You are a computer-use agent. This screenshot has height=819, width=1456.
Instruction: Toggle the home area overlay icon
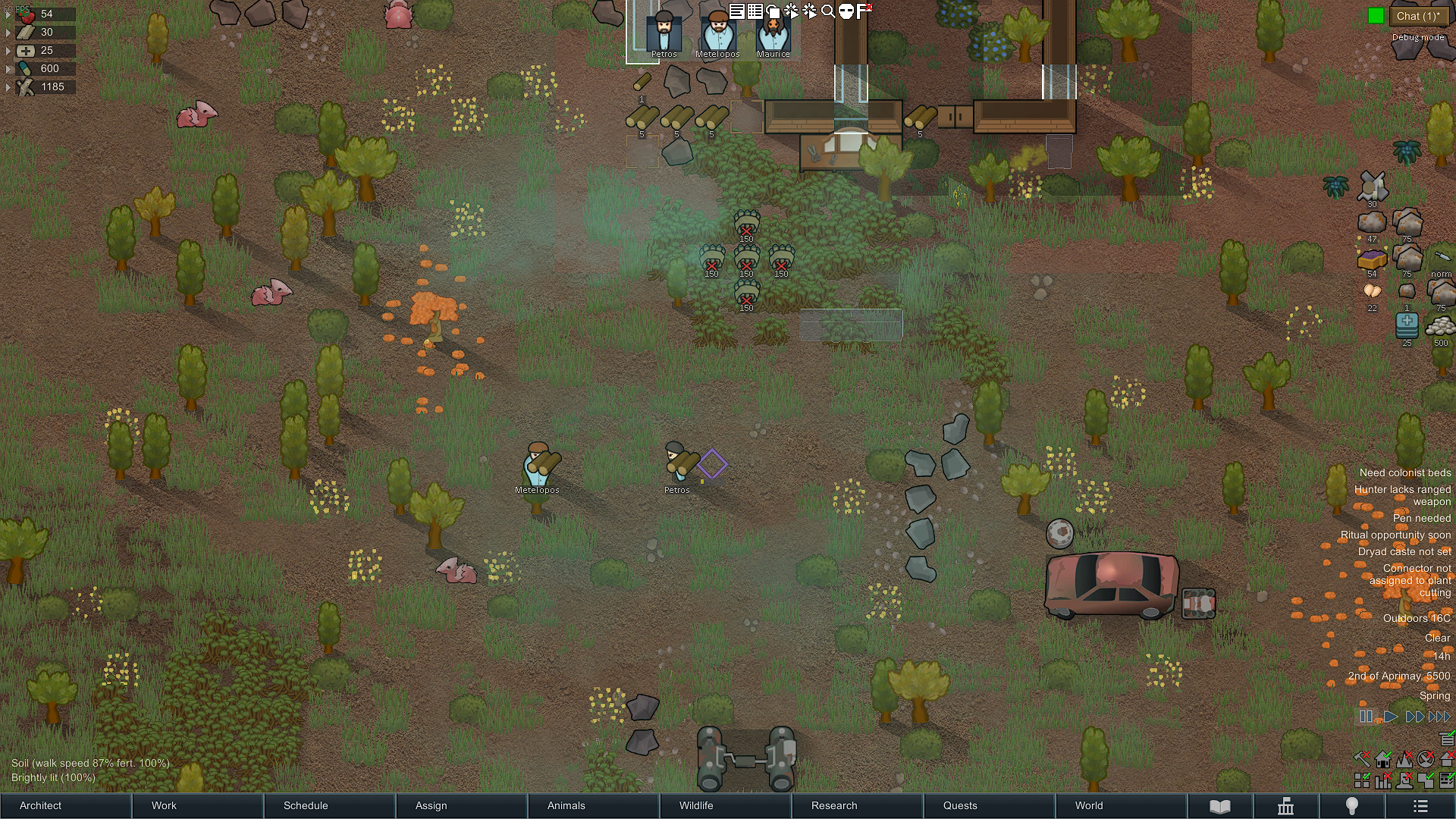[1383, 759]
